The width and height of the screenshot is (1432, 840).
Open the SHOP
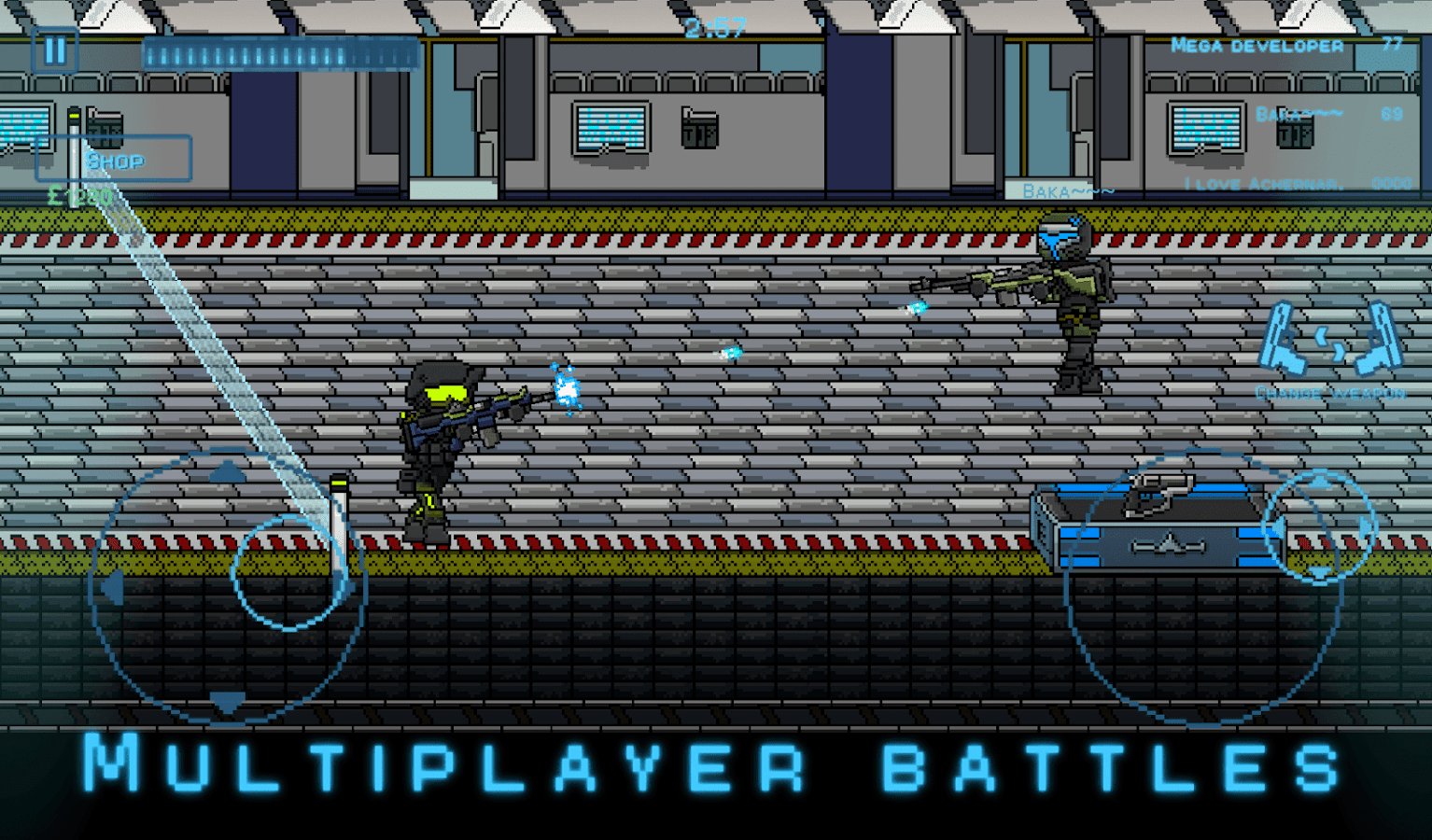click(x=114, y=159)
